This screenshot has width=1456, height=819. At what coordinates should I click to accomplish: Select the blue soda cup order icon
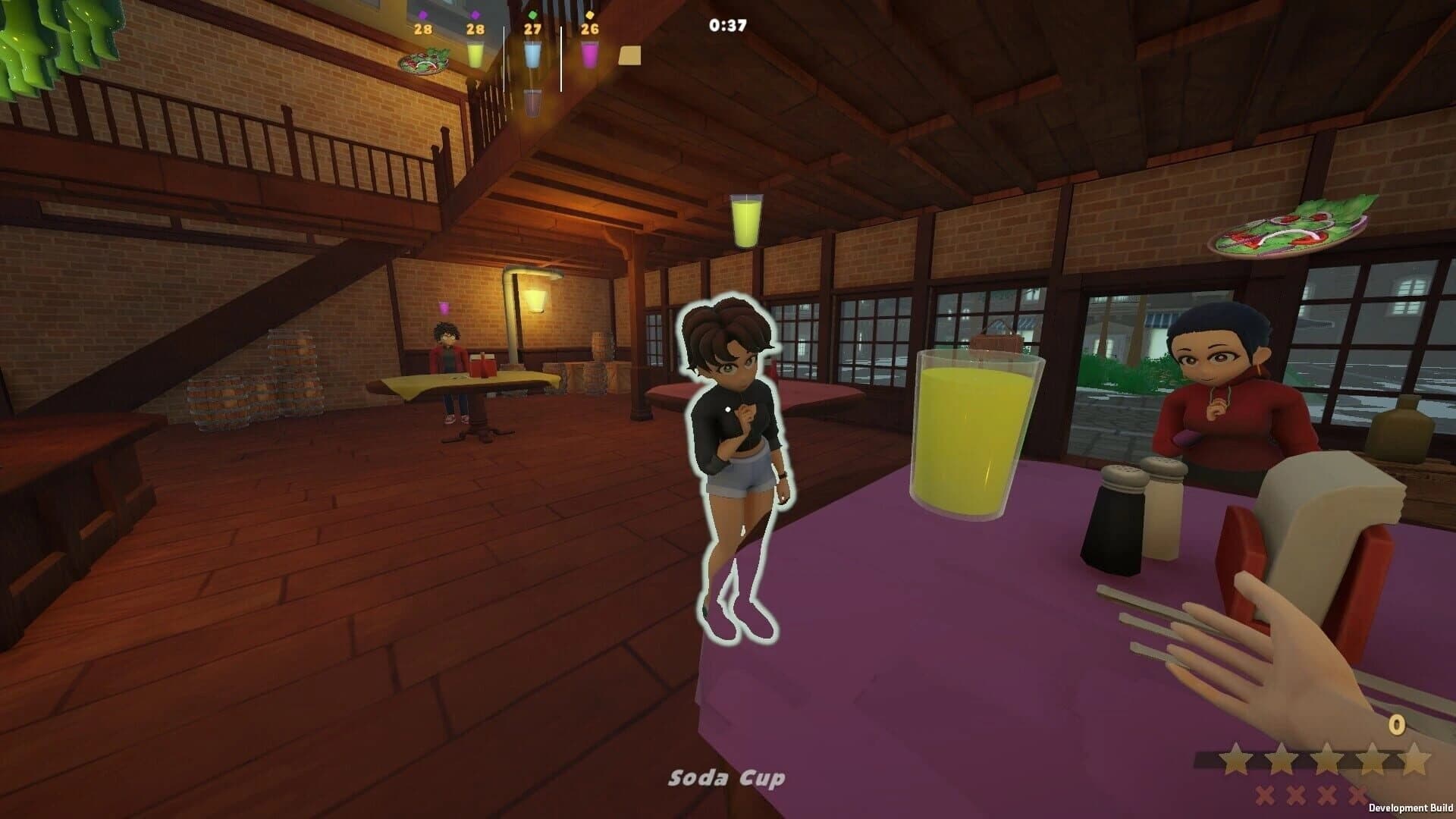click(532, 55)
